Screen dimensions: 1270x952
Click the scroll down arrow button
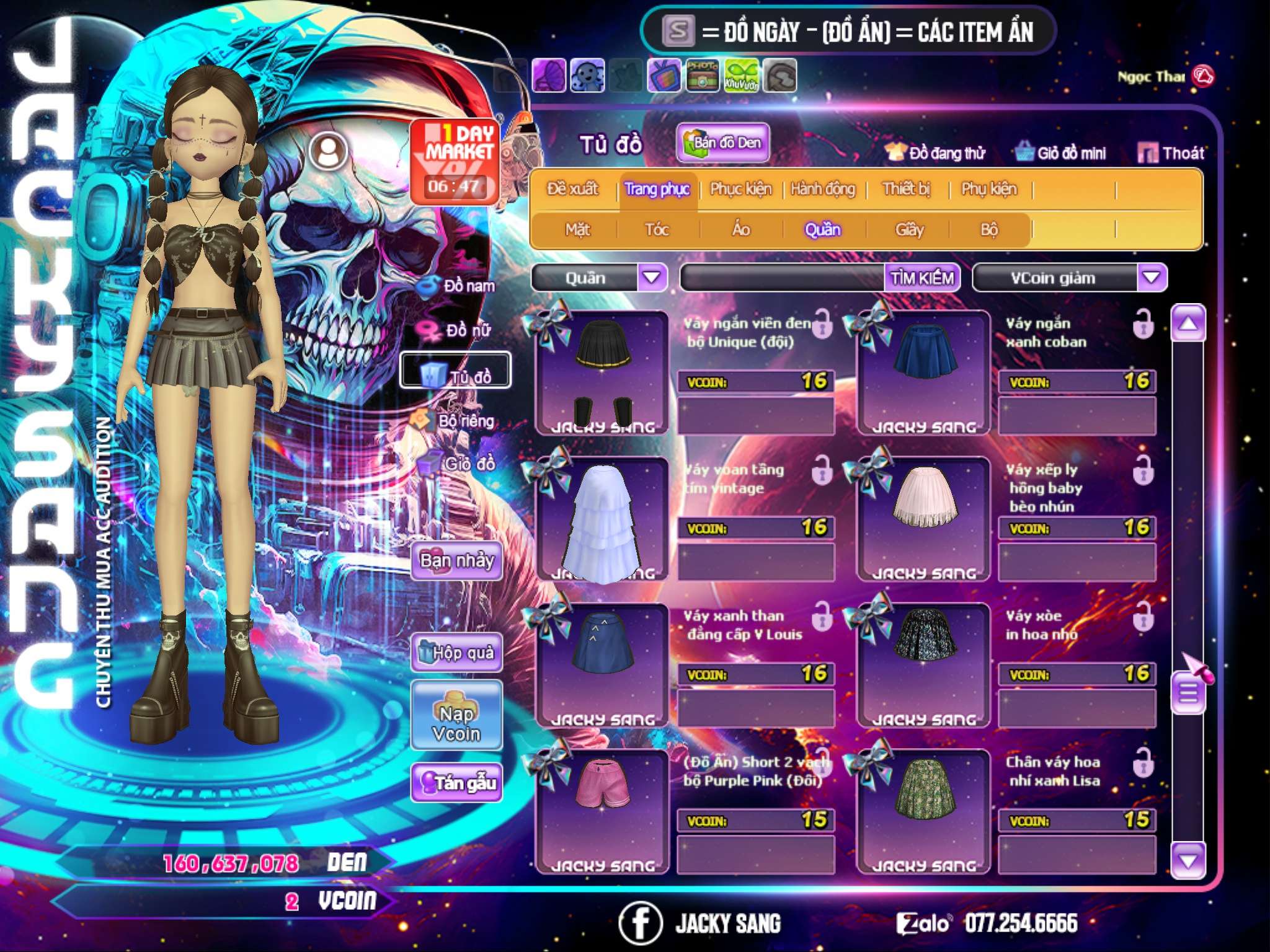click(x=1188, y=860)
